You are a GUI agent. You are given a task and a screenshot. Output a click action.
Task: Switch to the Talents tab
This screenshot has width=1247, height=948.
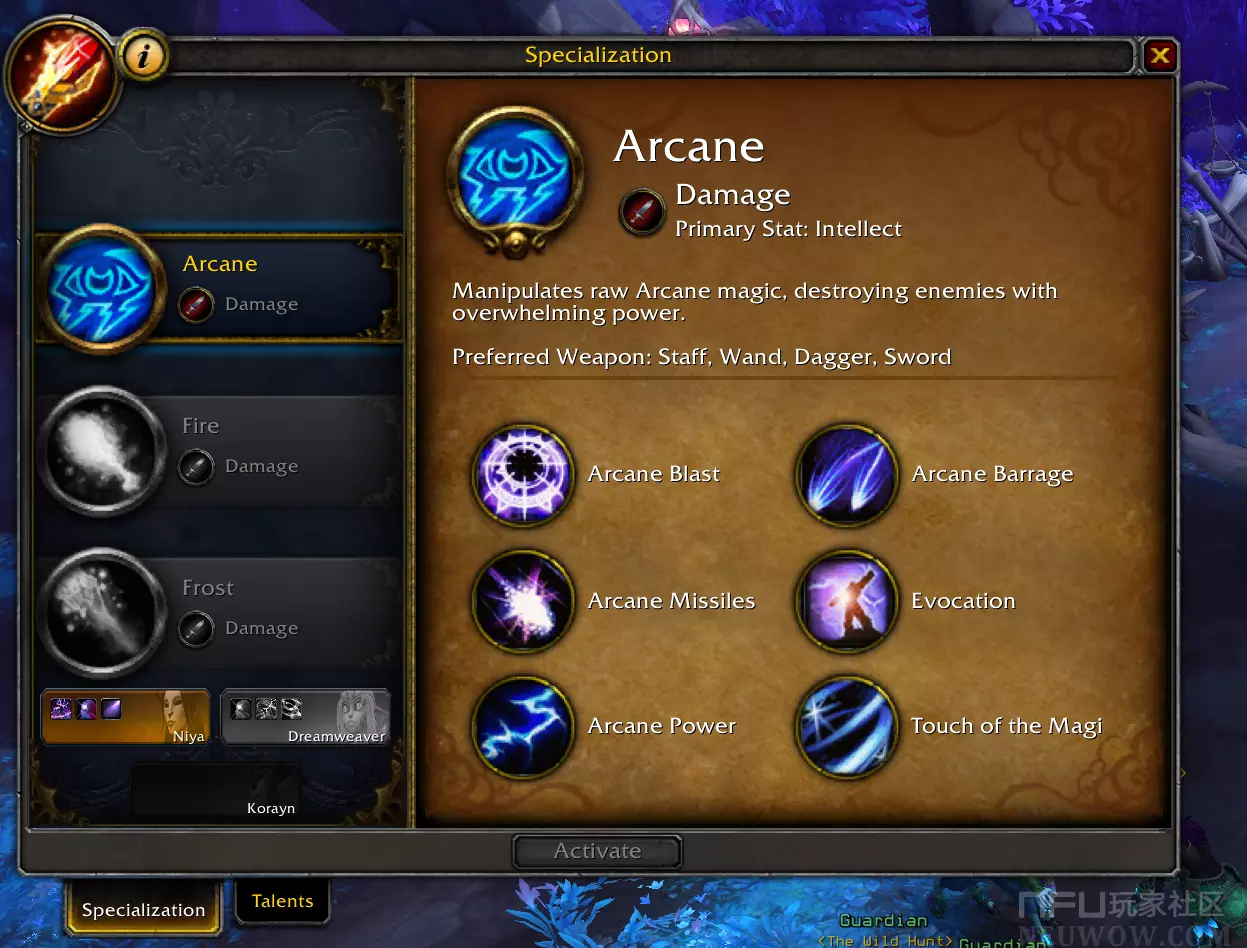pyautogui.click(x=282, y=901)
